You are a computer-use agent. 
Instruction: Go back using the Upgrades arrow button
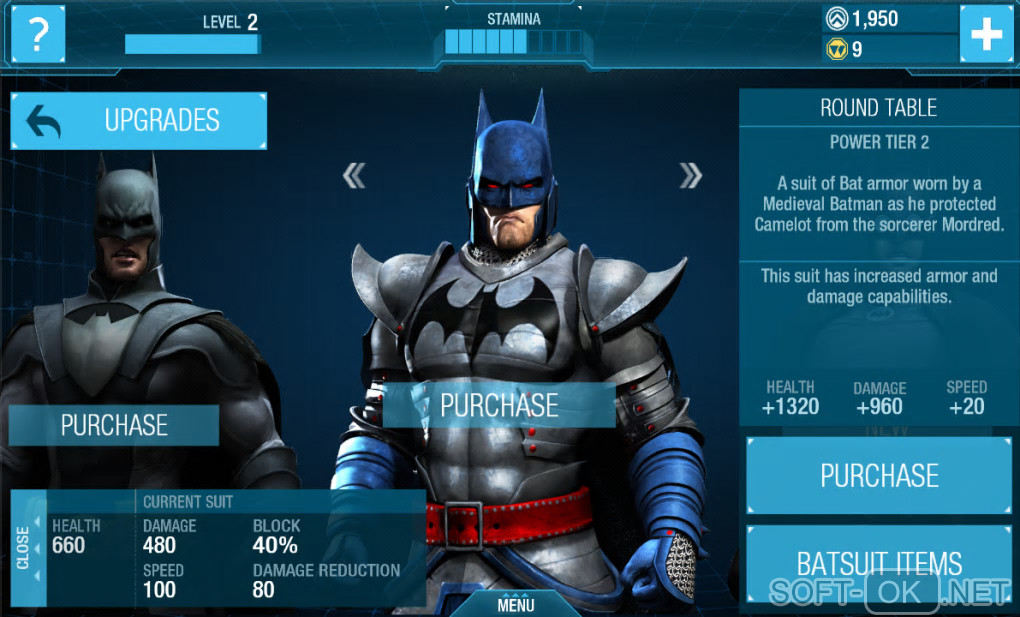coord(139,121)
